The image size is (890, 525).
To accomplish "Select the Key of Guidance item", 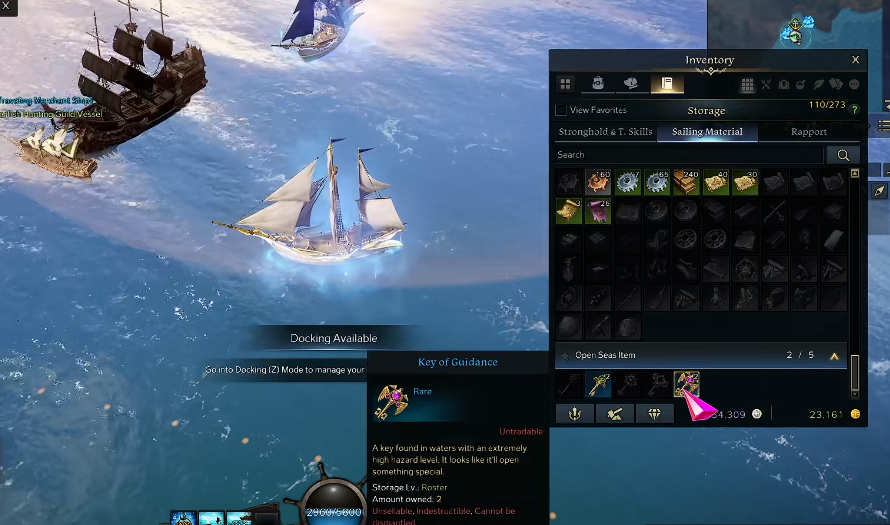I will pyautogui.click(x=686, y=383).
